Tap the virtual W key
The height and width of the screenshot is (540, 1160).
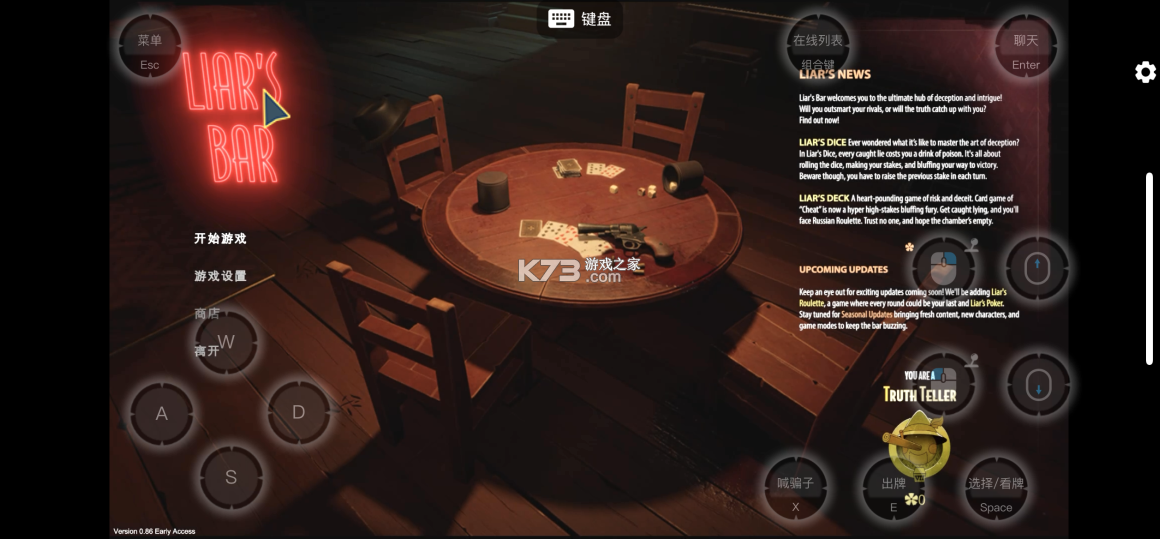click(226, 342)
